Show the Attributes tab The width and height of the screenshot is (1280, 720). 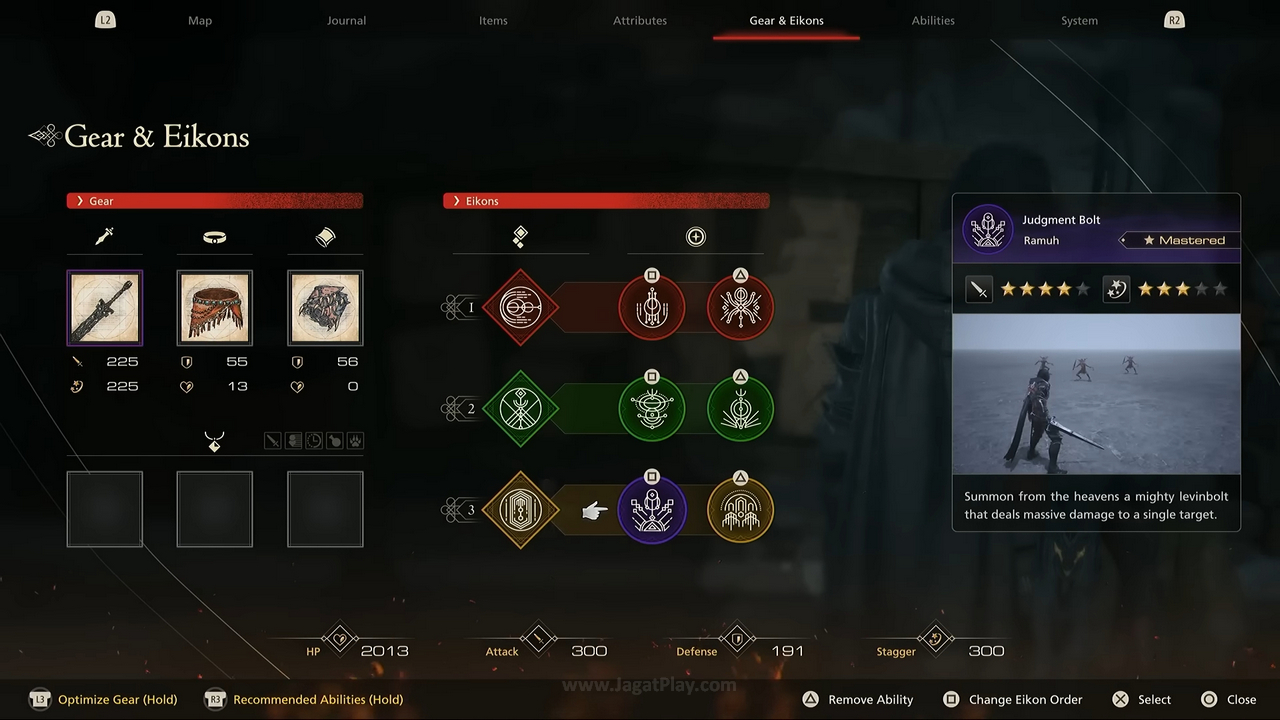pos(640,20)
